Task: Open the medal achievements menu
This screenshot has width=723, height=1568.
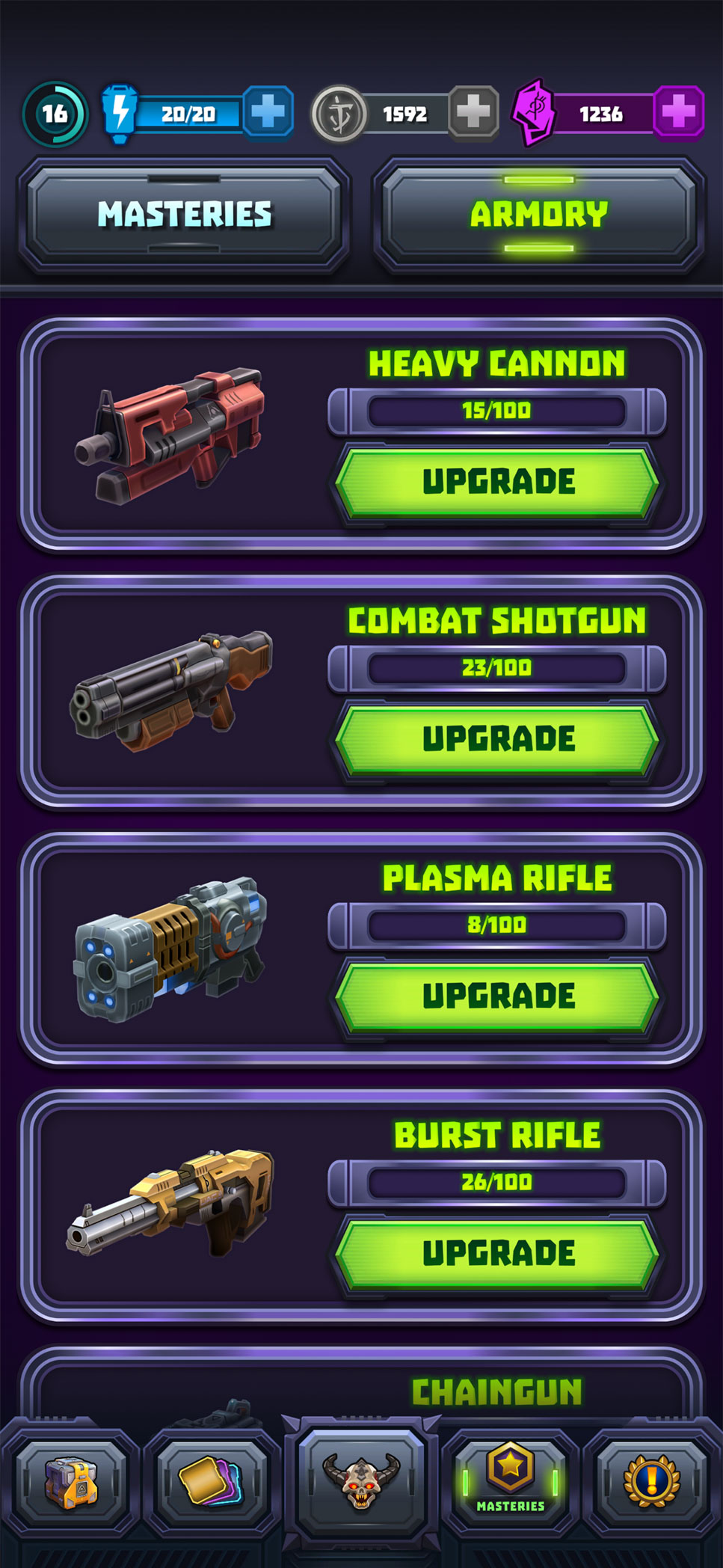Action: tap(651, 1483)
